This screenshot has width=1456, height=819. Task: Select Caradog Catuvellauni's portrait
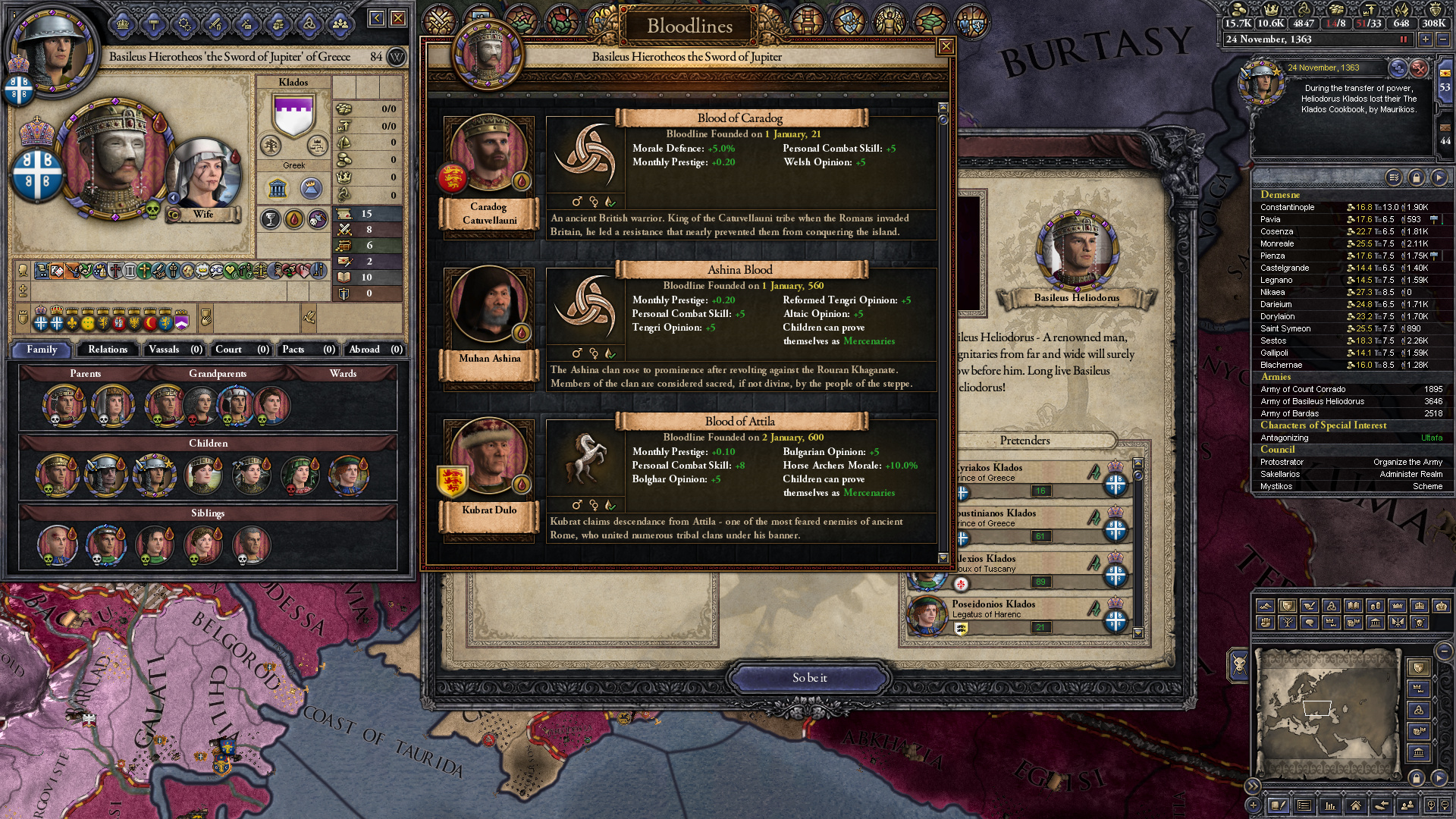[489, 154]
